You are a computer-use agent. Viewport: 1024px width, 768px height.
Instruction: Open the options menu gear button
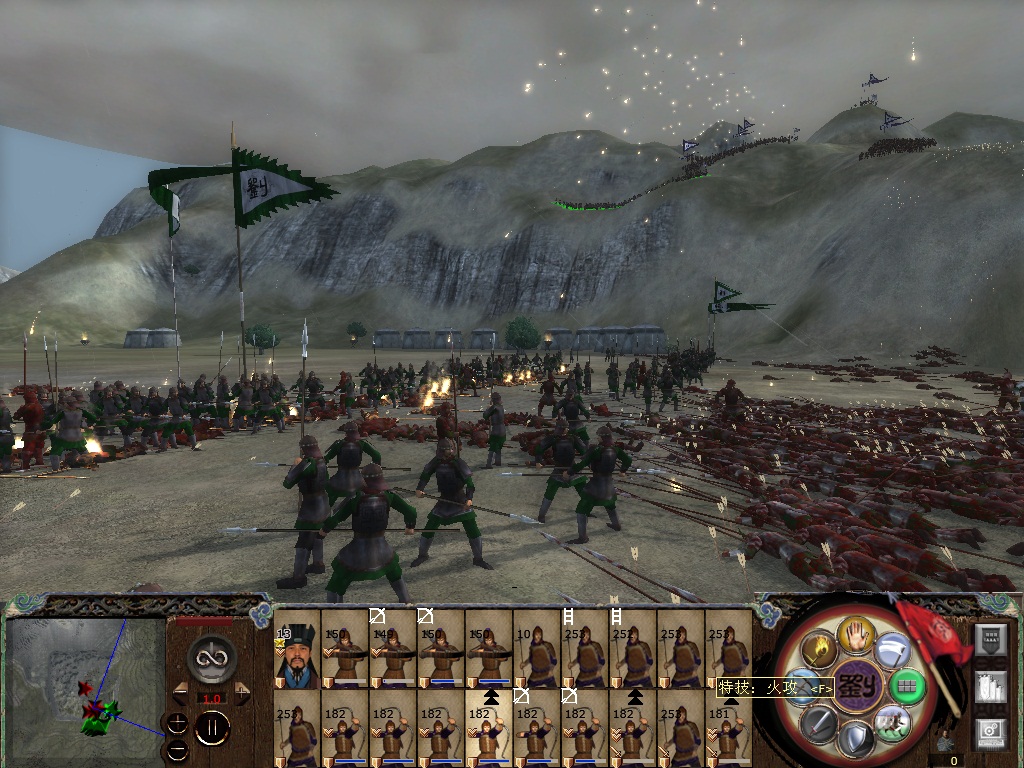[x=989, y=731]
